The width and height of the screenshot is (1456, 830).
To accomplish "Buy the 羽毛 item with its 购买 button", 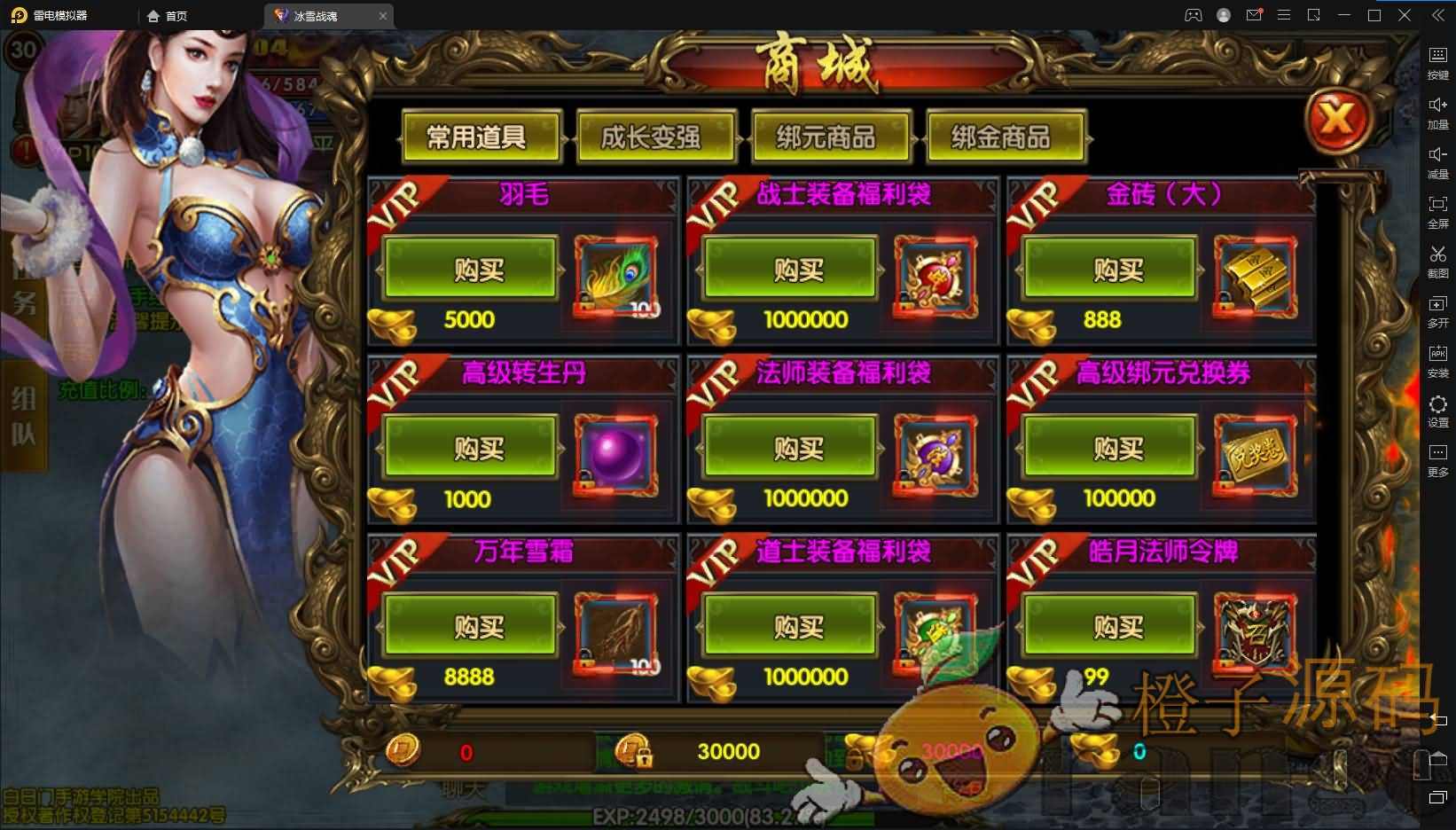I will point(471,269).
